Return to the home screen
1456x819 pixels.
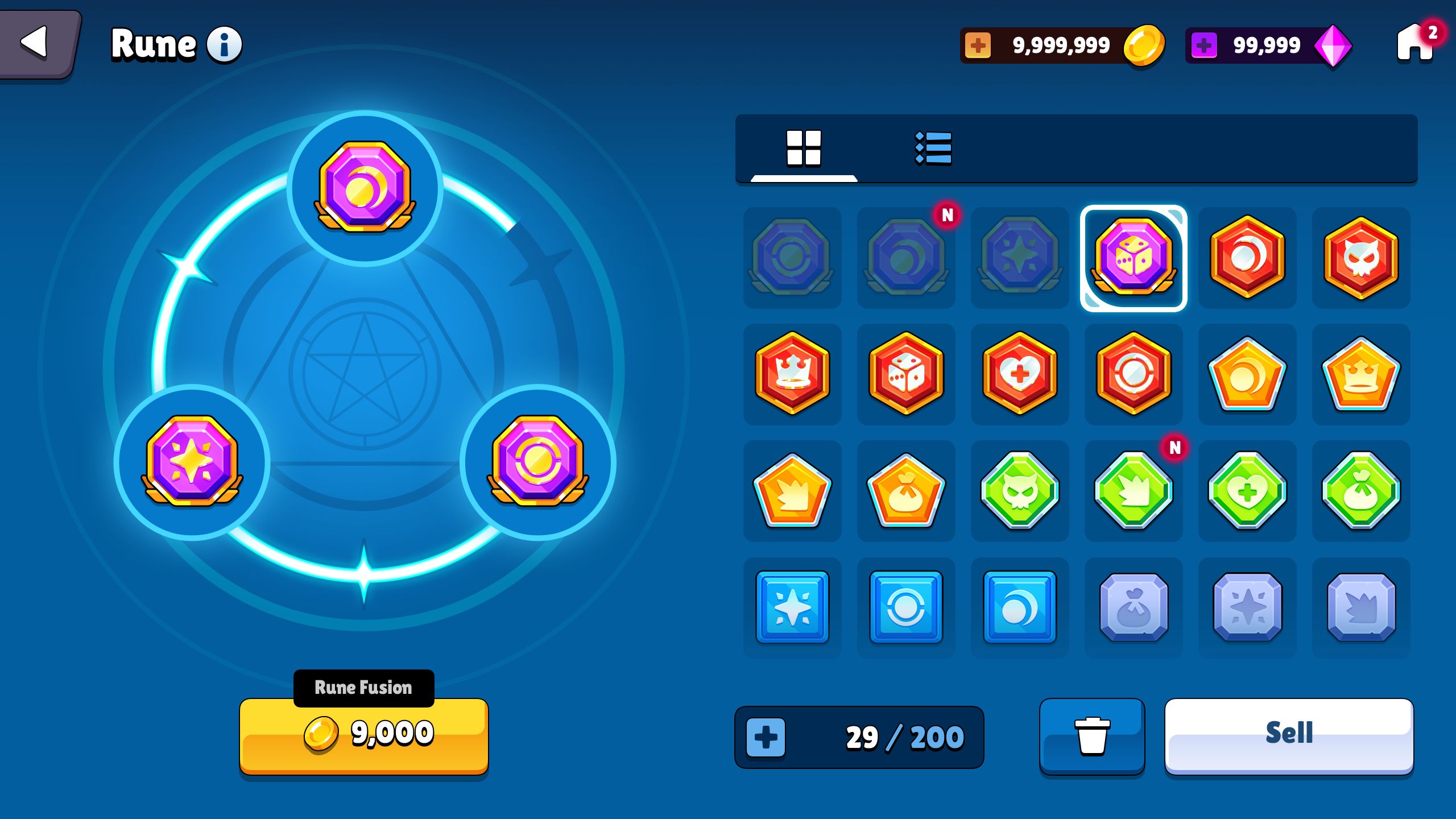tap(1414, 43)
